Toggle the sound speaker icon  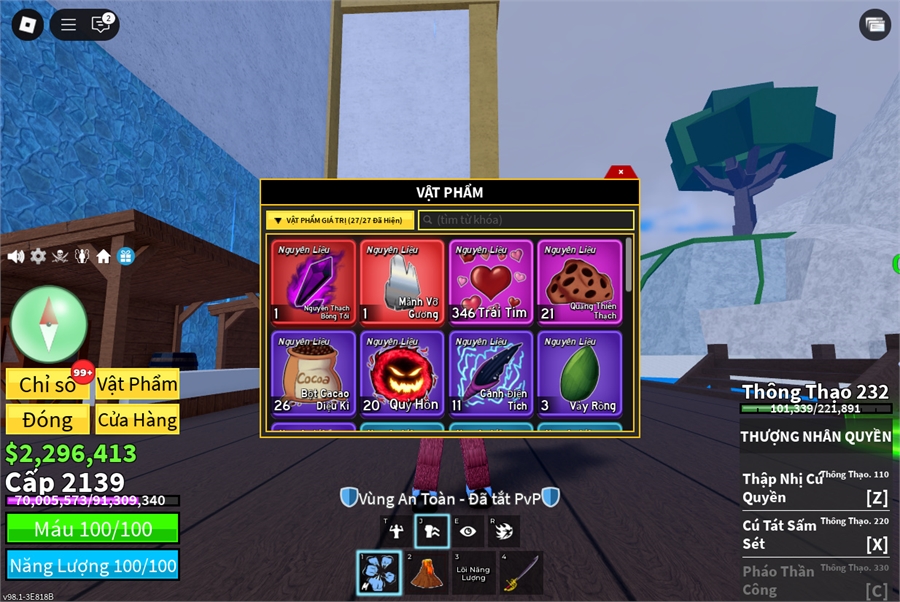[16, 256]
